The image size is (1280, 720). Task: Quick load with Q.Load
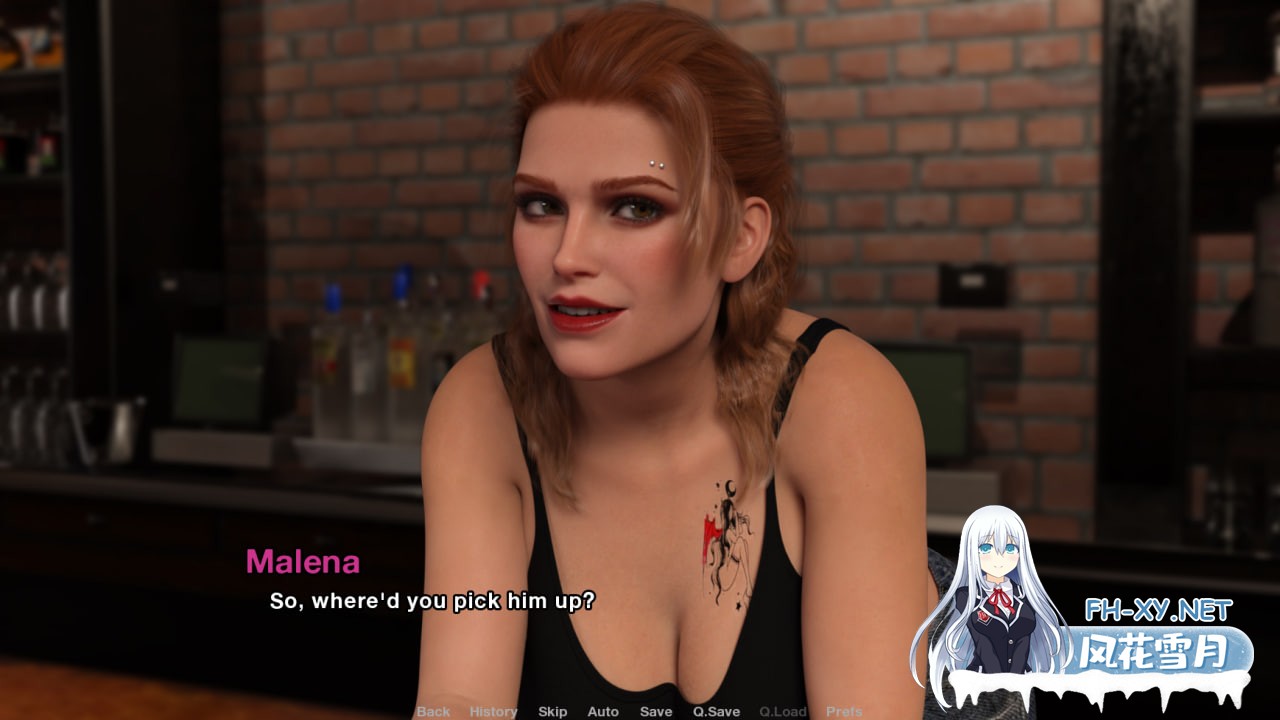pos(782,711)
